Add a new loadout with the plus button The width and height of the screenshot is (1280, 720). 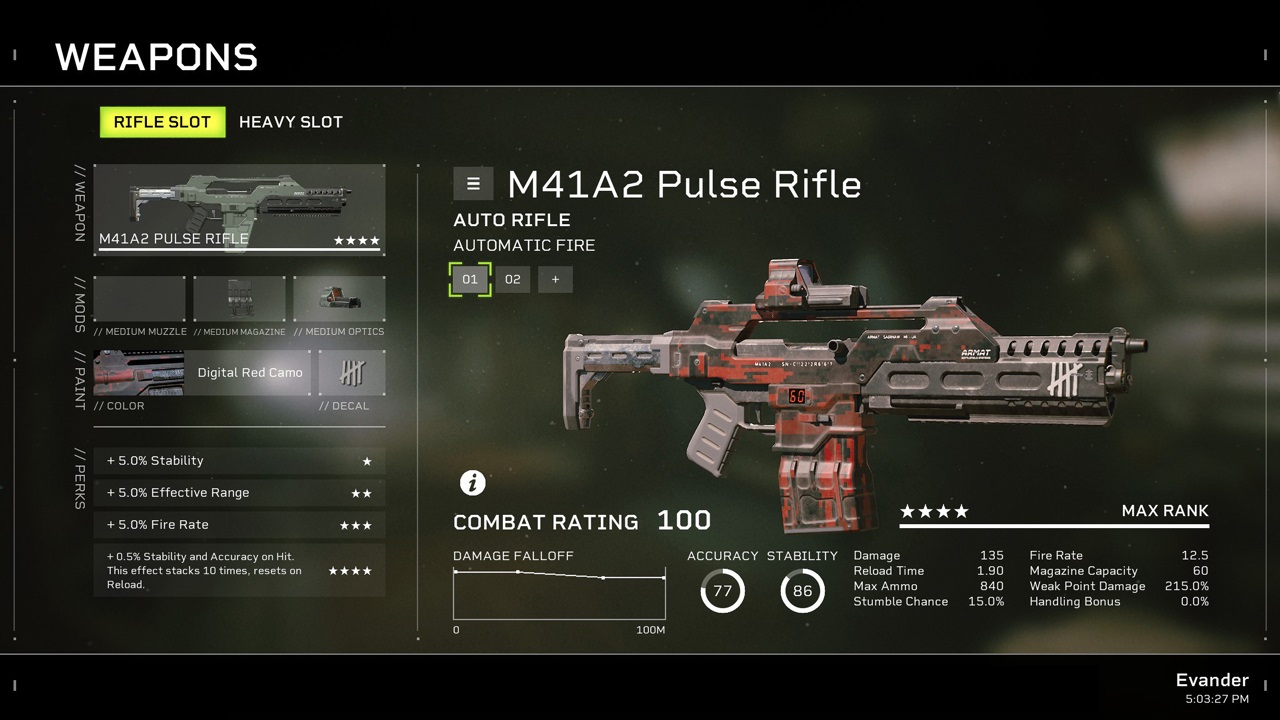click(x=555, y=279)
